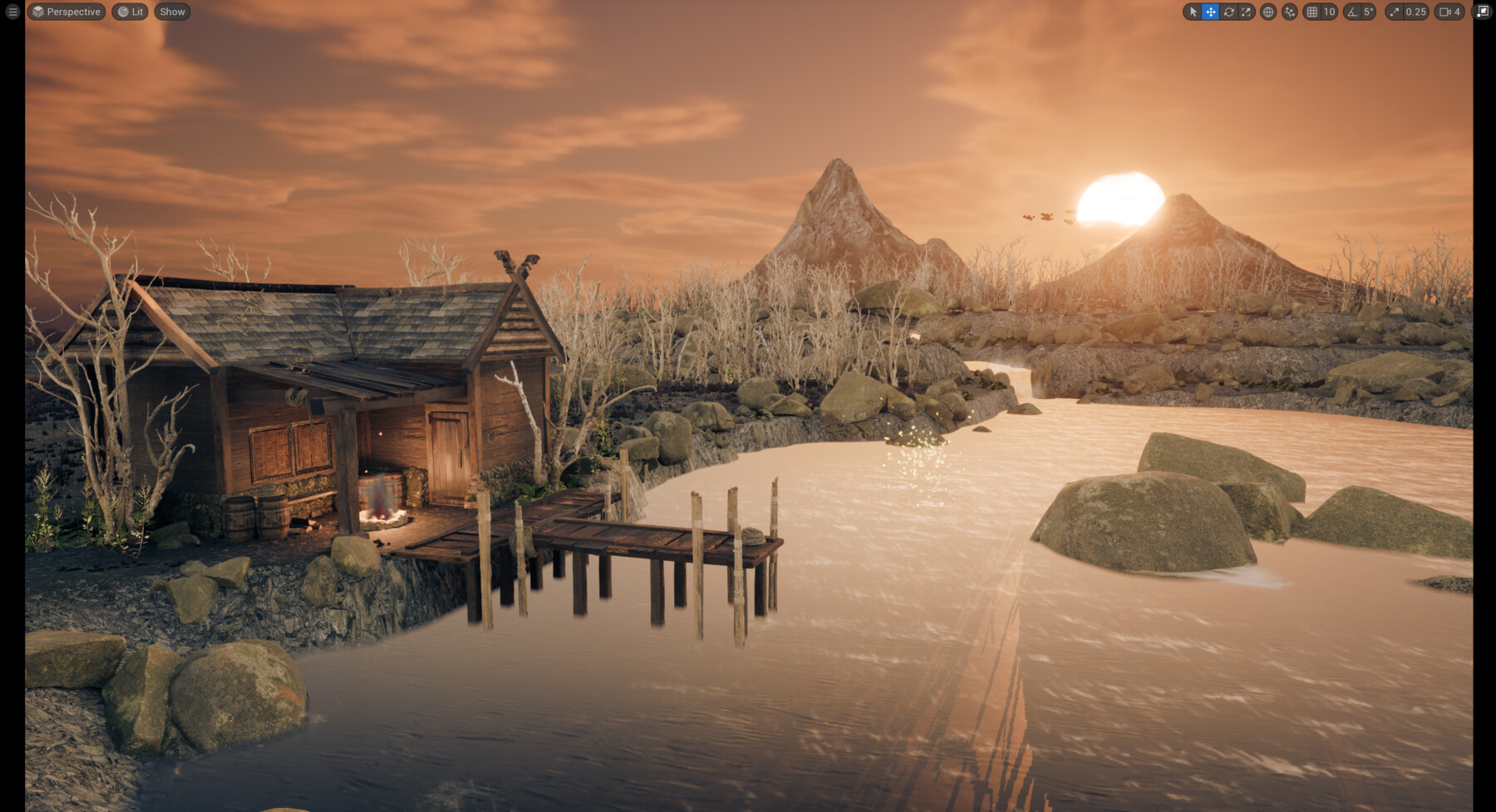
Task: Select the scale tool
Action: point(1246,12)
